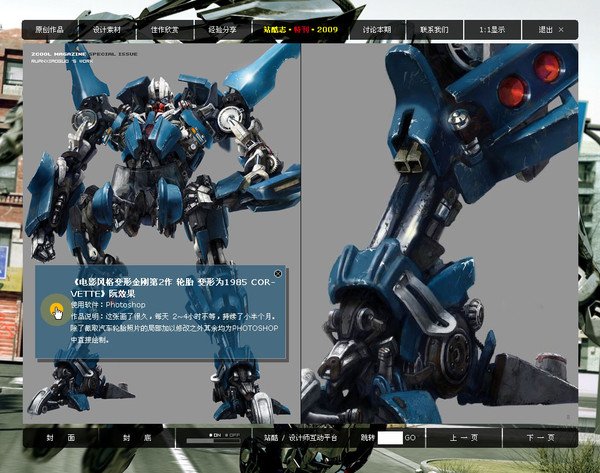Open the 站酷 设计师互动平台 link
The width and height of the screenshot is (600, 473).
301,438
